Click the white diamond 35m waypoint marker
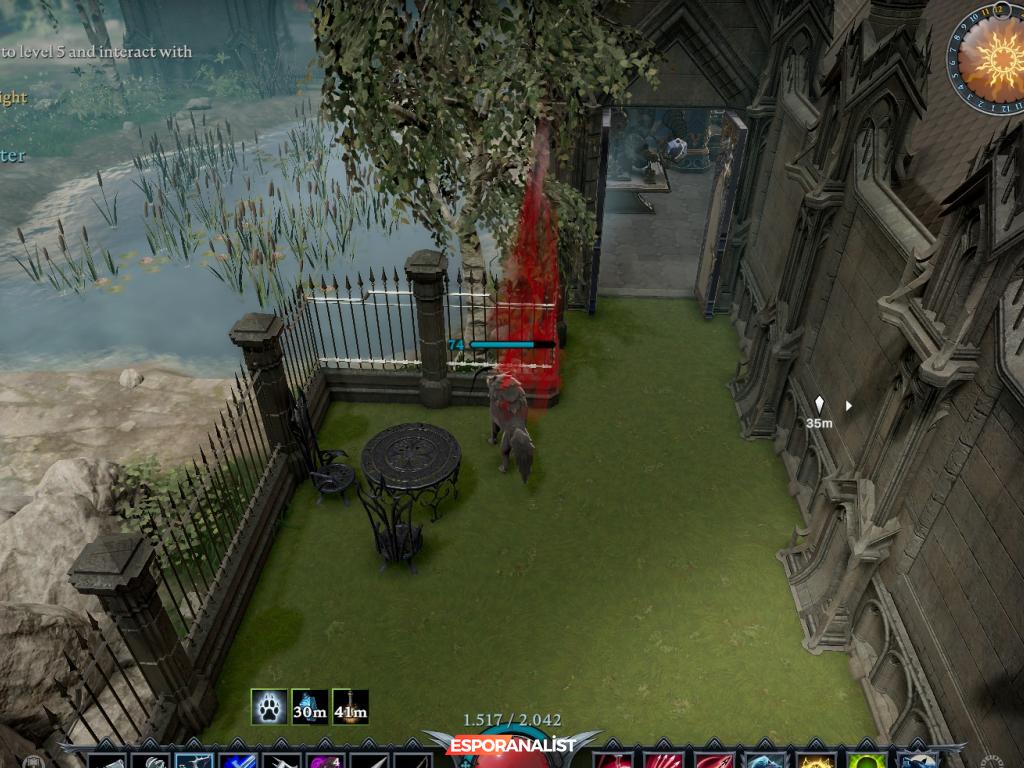The height and width of the screenshot is (768, 1024). click(x=820, y=404)
